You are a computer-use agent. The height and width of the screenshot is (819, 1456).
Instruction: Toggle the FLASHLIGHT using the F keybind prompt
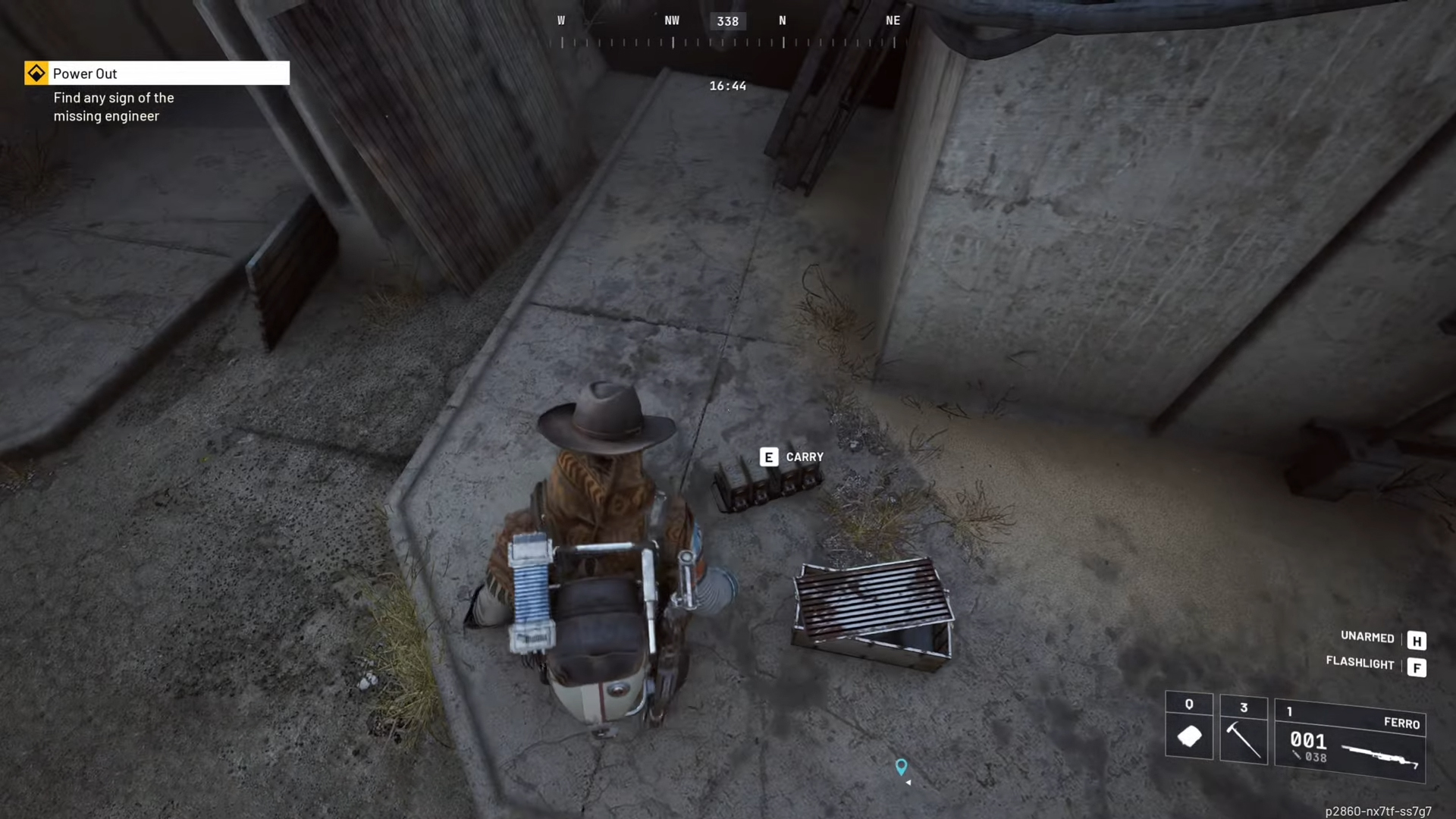pyautogui.click(x=1418, y=667)
